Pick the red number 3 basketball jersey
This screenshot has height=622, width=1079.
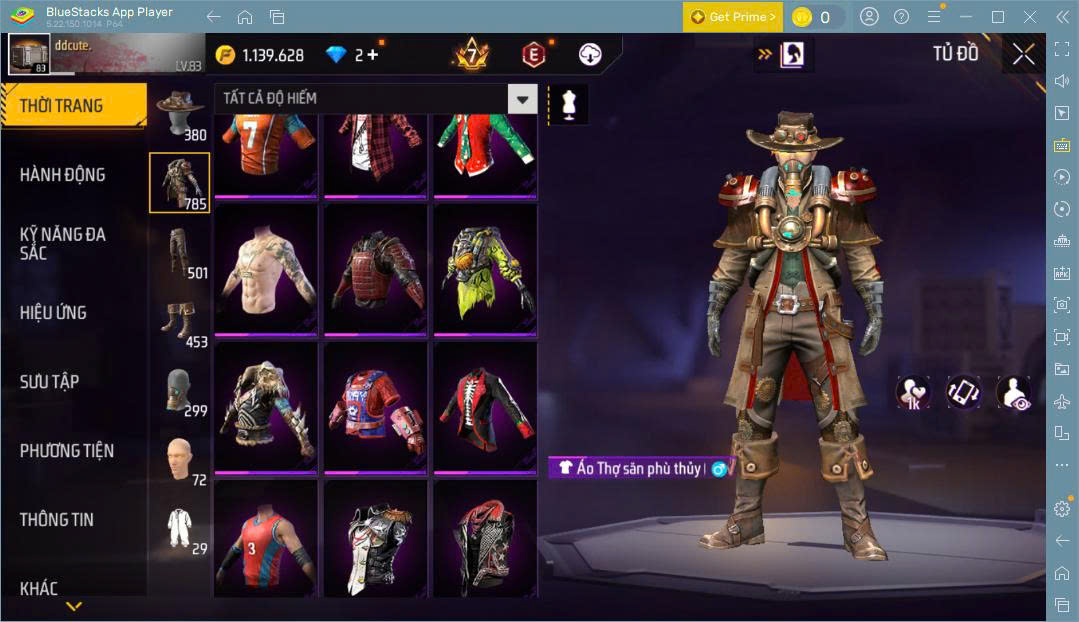(266, 540)
